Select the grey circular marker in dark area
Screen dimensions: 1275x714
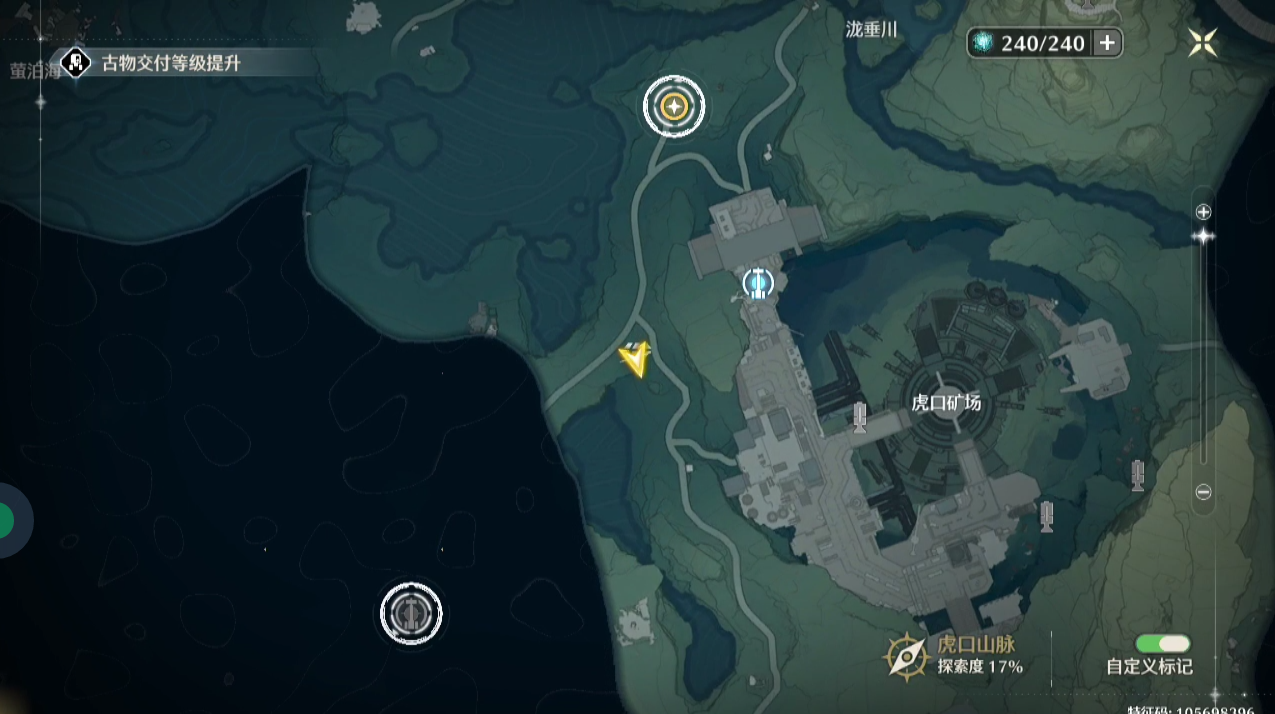[x=411, y=613]
